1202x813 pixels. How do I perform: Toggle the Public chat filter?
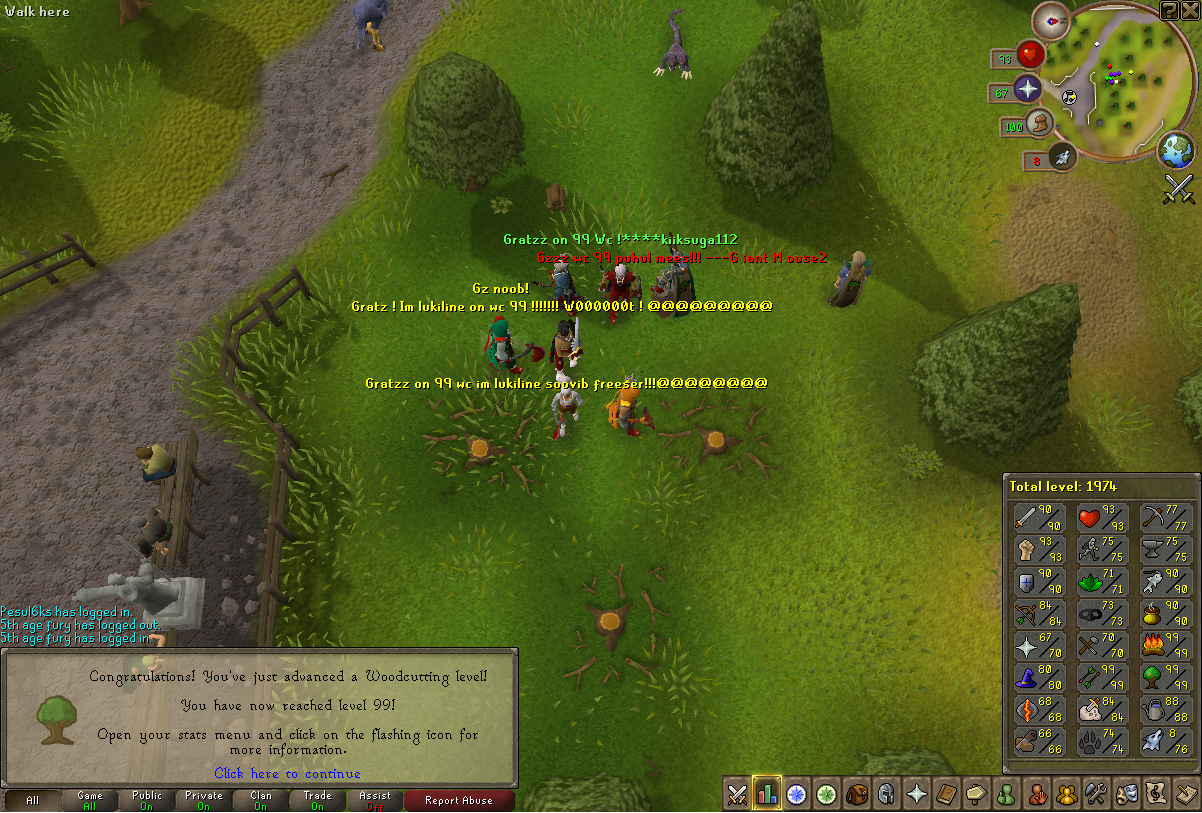click(147, 800)
